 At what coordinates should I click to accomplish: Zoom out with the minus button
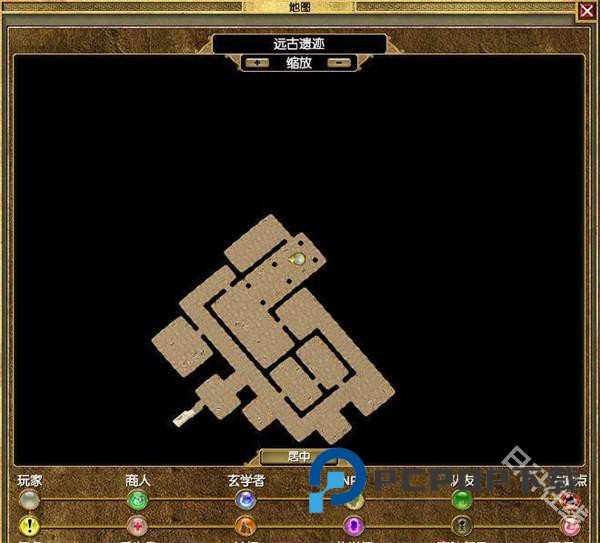click(x=340, y=62)
